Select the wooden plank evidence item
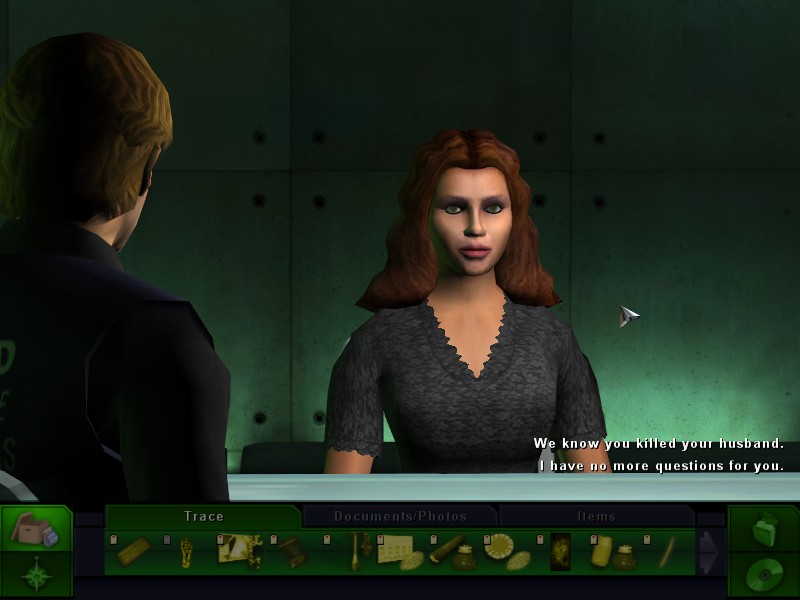 pos(133,552)
